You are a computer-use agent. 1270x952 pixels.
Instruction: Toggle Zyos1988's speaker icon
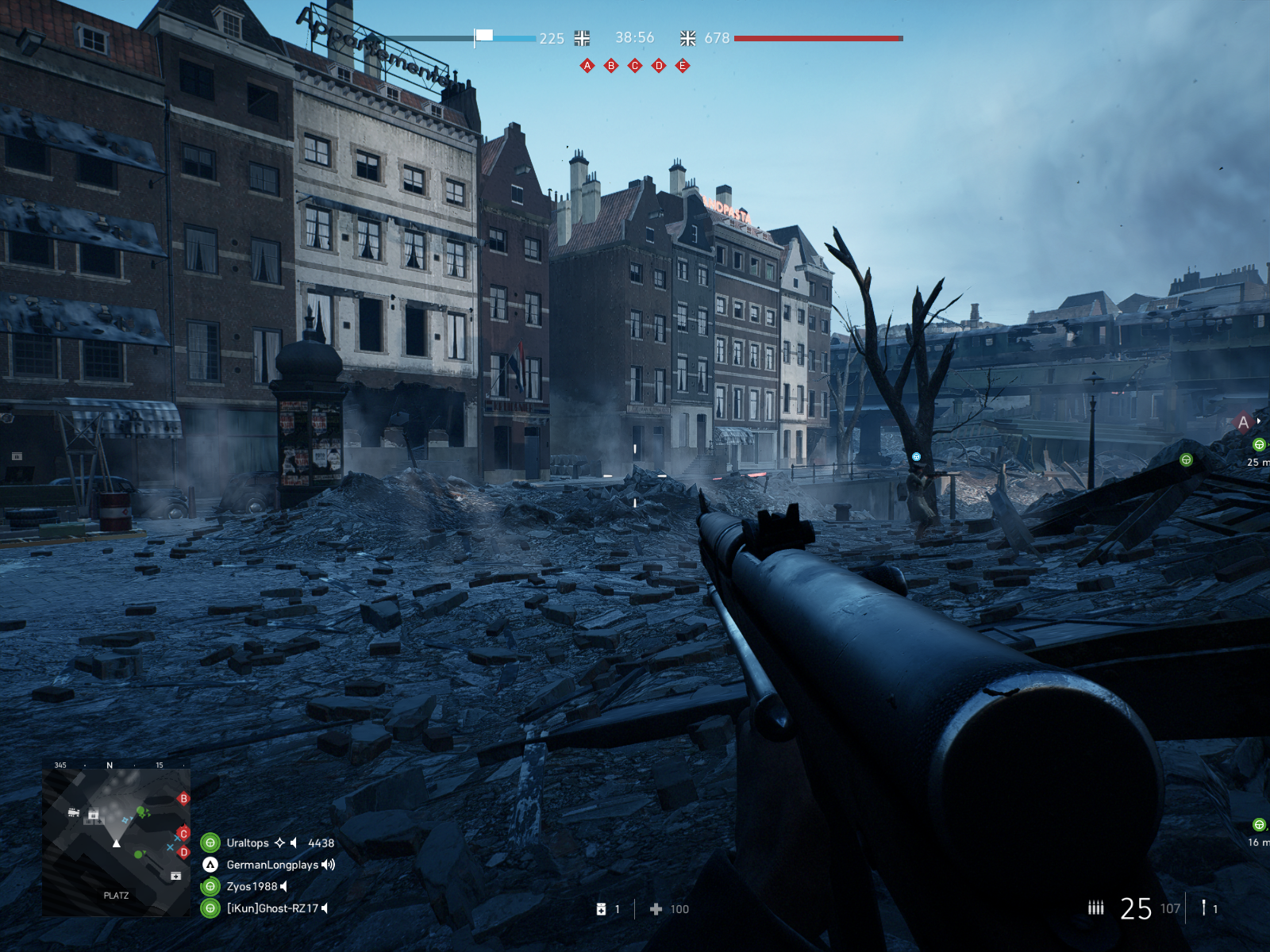point(282,887)
